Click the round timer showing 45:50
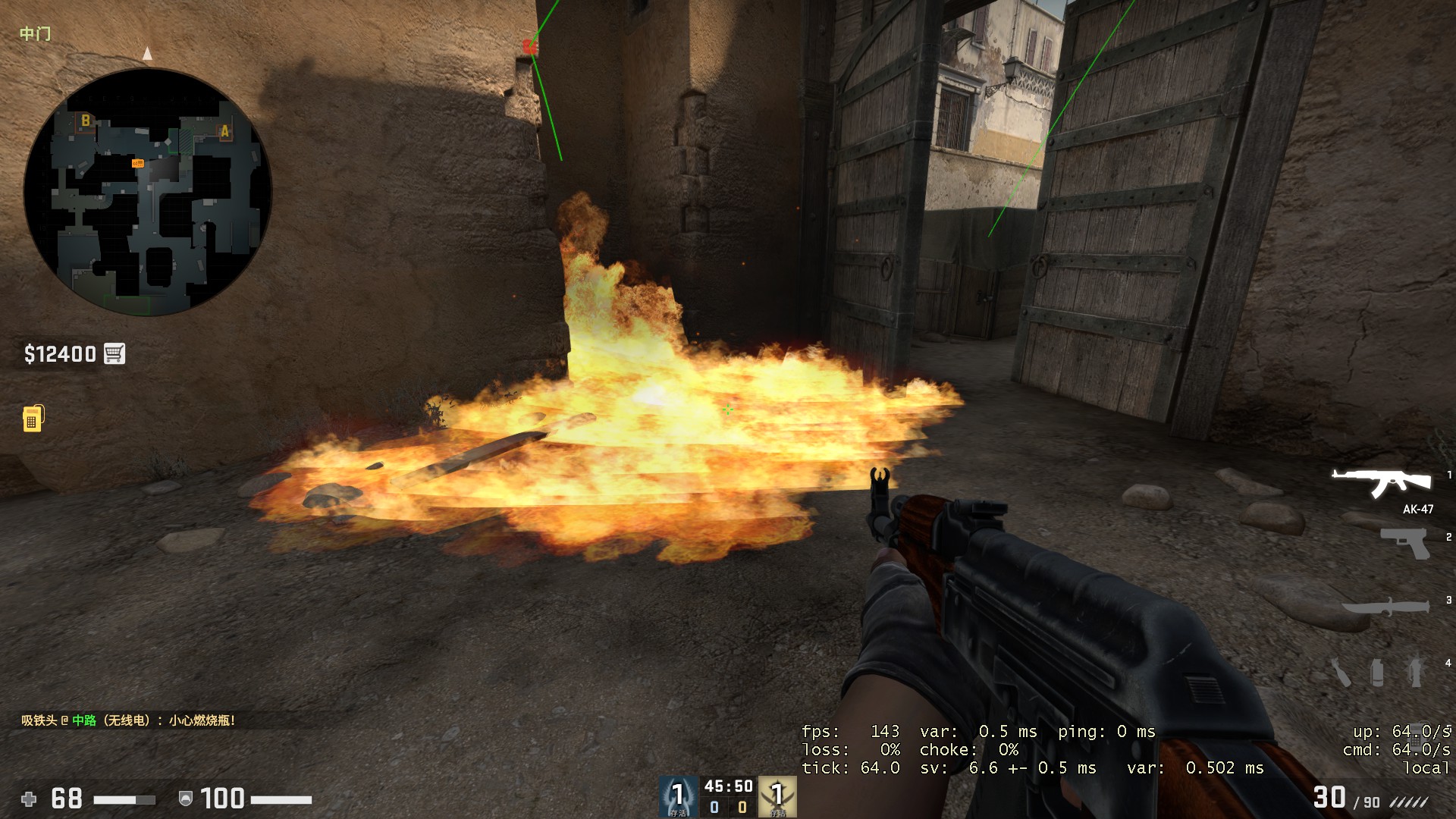This screenshot has height=819, width=1456. (726, 786)
